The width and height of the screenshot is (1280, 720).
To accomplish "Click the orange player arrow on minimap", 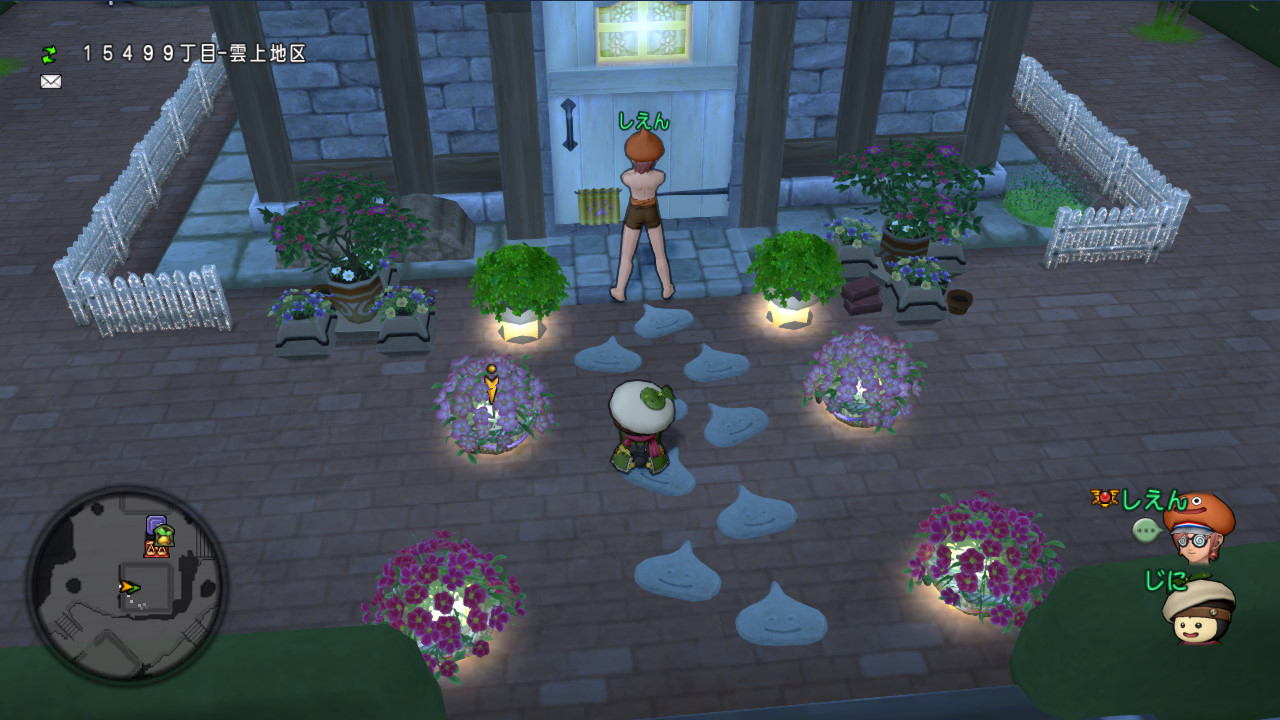I will coord(129,587).
